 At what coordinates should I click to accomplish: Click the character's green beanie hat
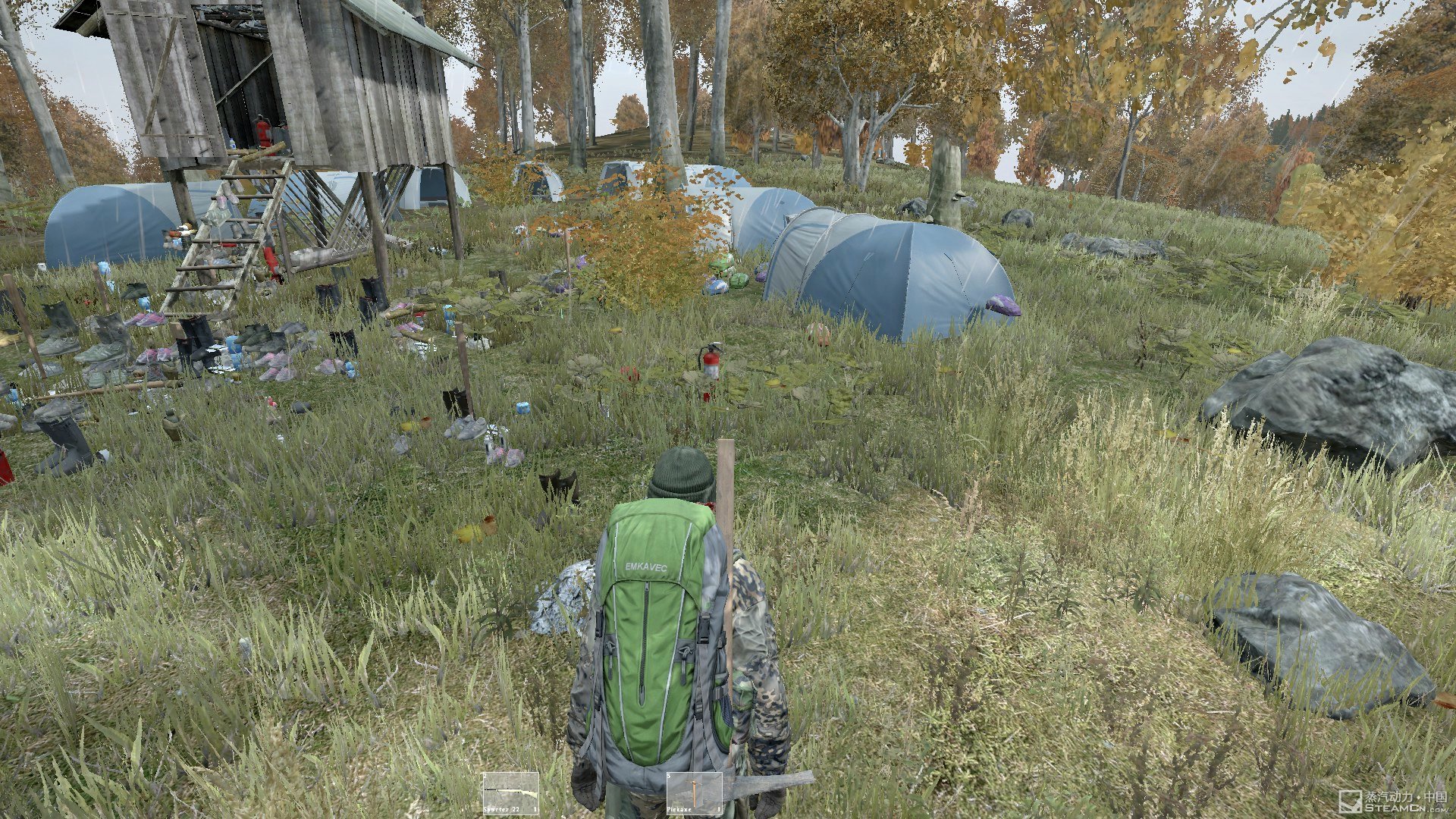tap(680, 472)
